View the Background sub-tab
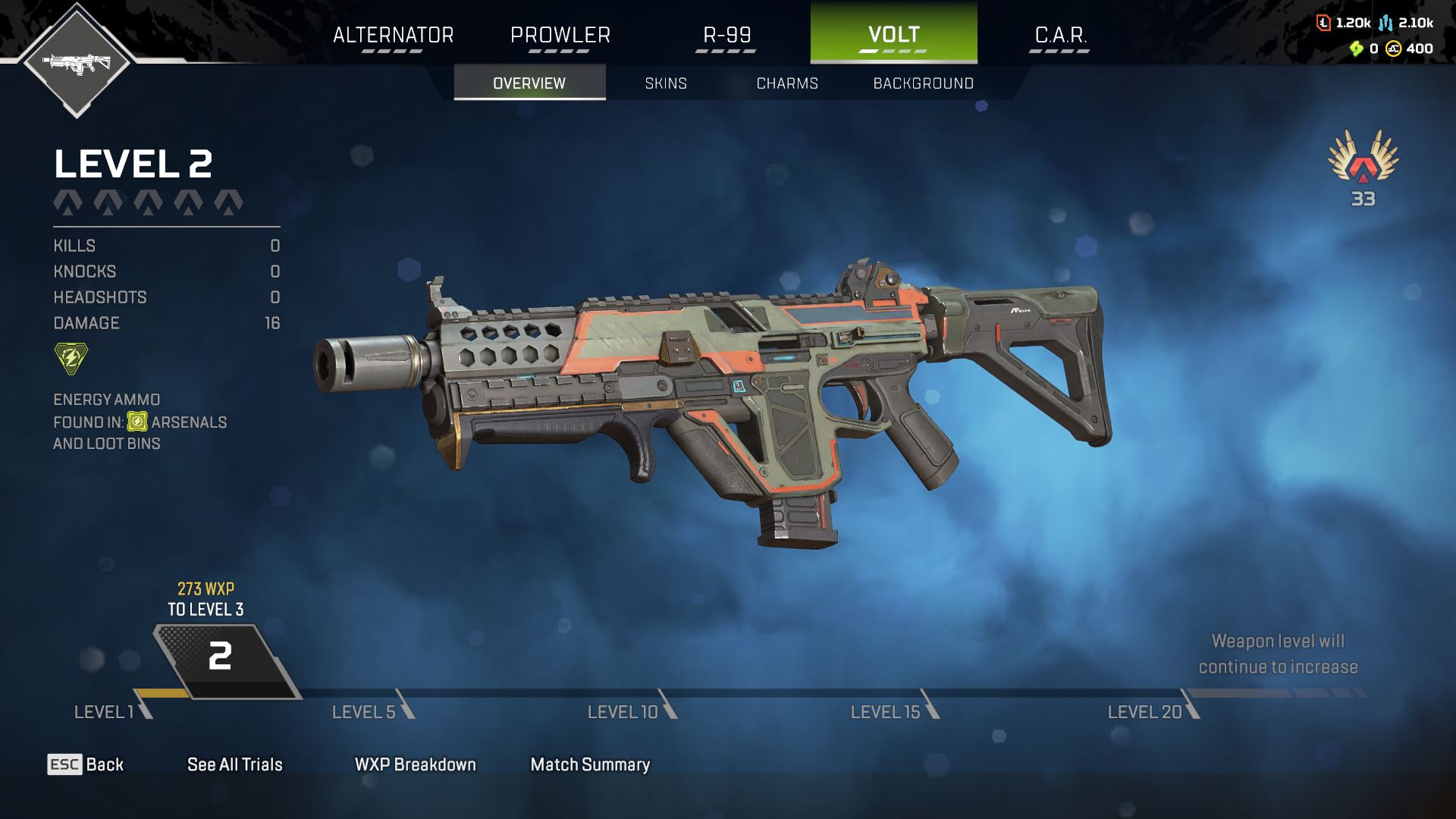 pyautogui.click(x=923, y=83)
